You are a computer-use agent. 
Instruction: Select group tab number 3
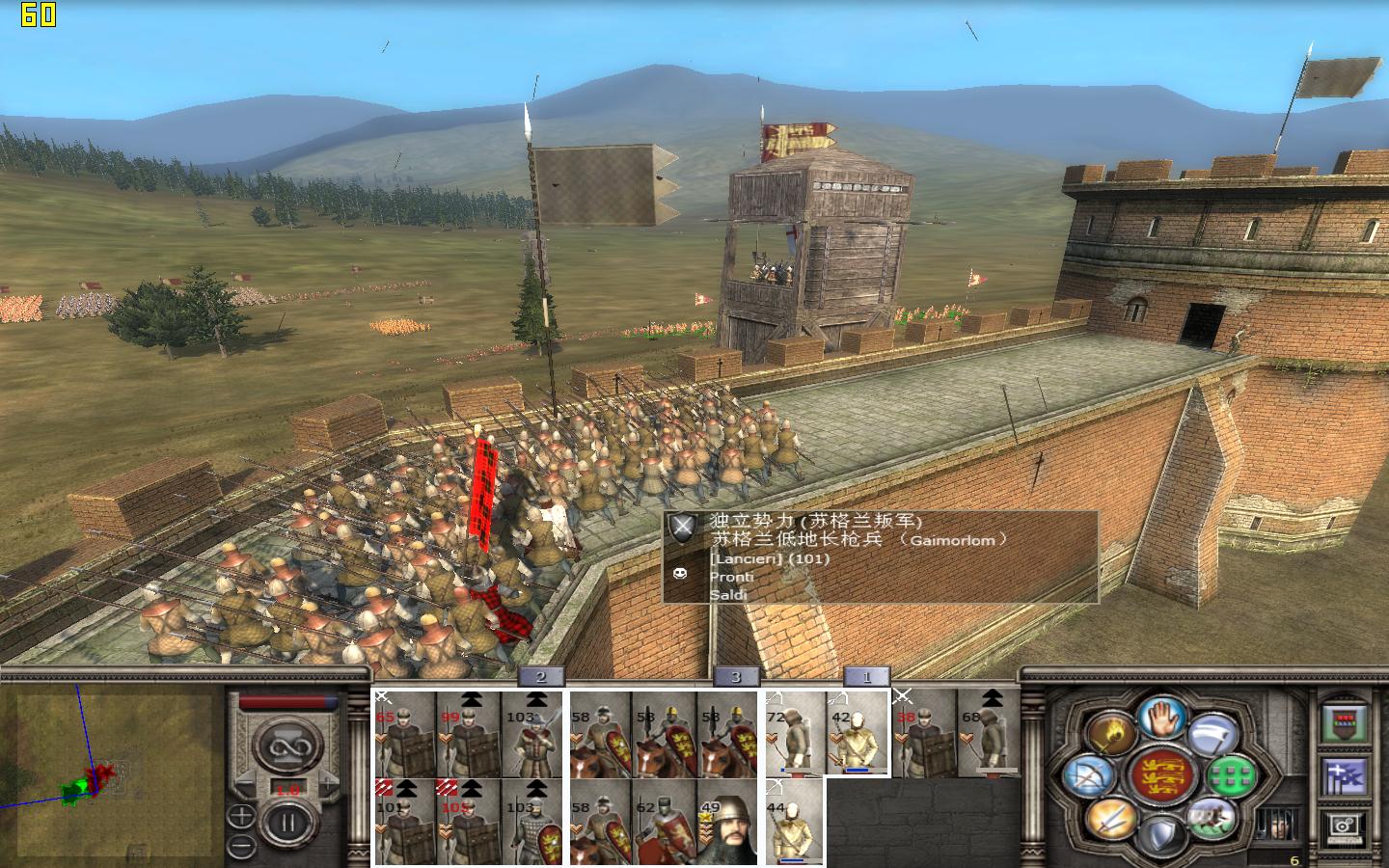tap(735, 677)
